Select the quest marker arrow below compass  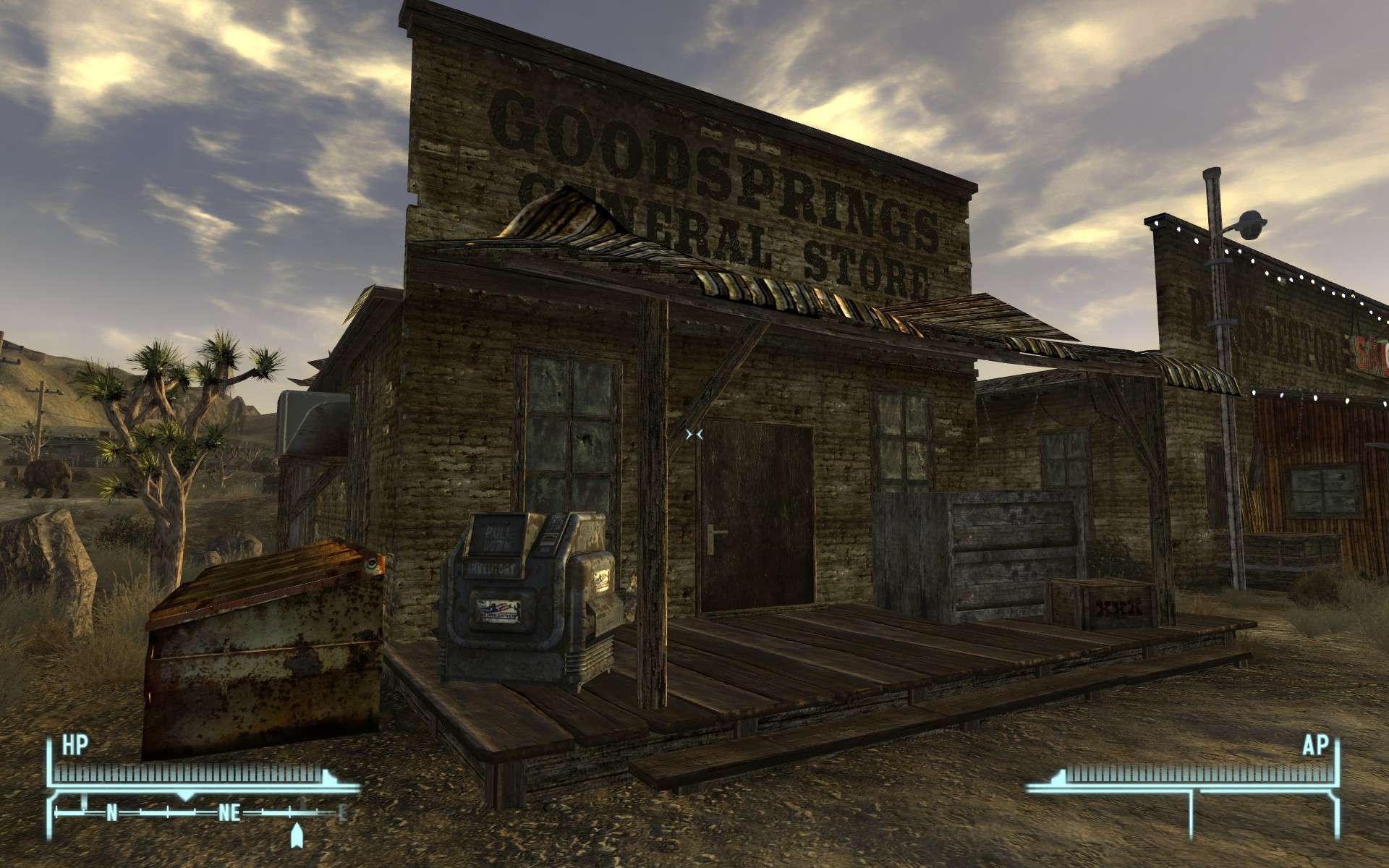point(296,835)
